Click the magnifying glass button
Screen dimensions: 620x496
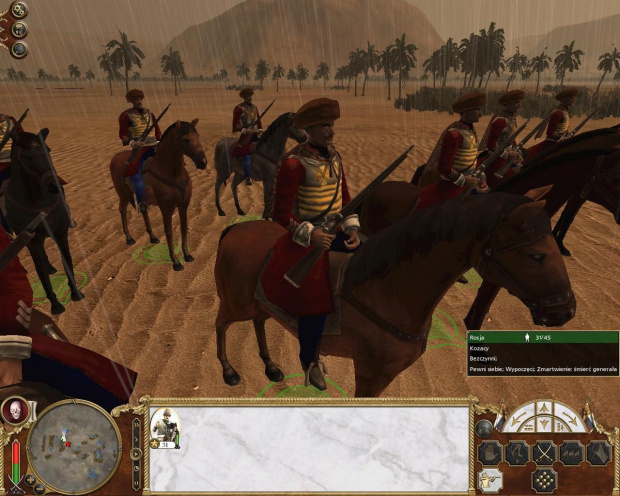[19, 49]
